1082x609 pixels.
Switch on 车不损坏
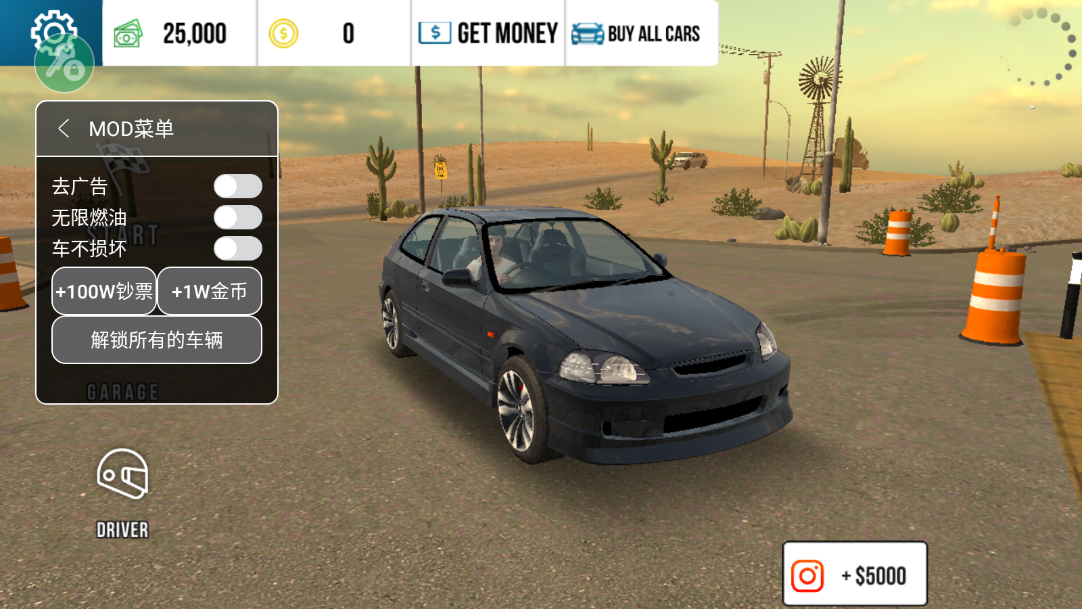point(237,248)
